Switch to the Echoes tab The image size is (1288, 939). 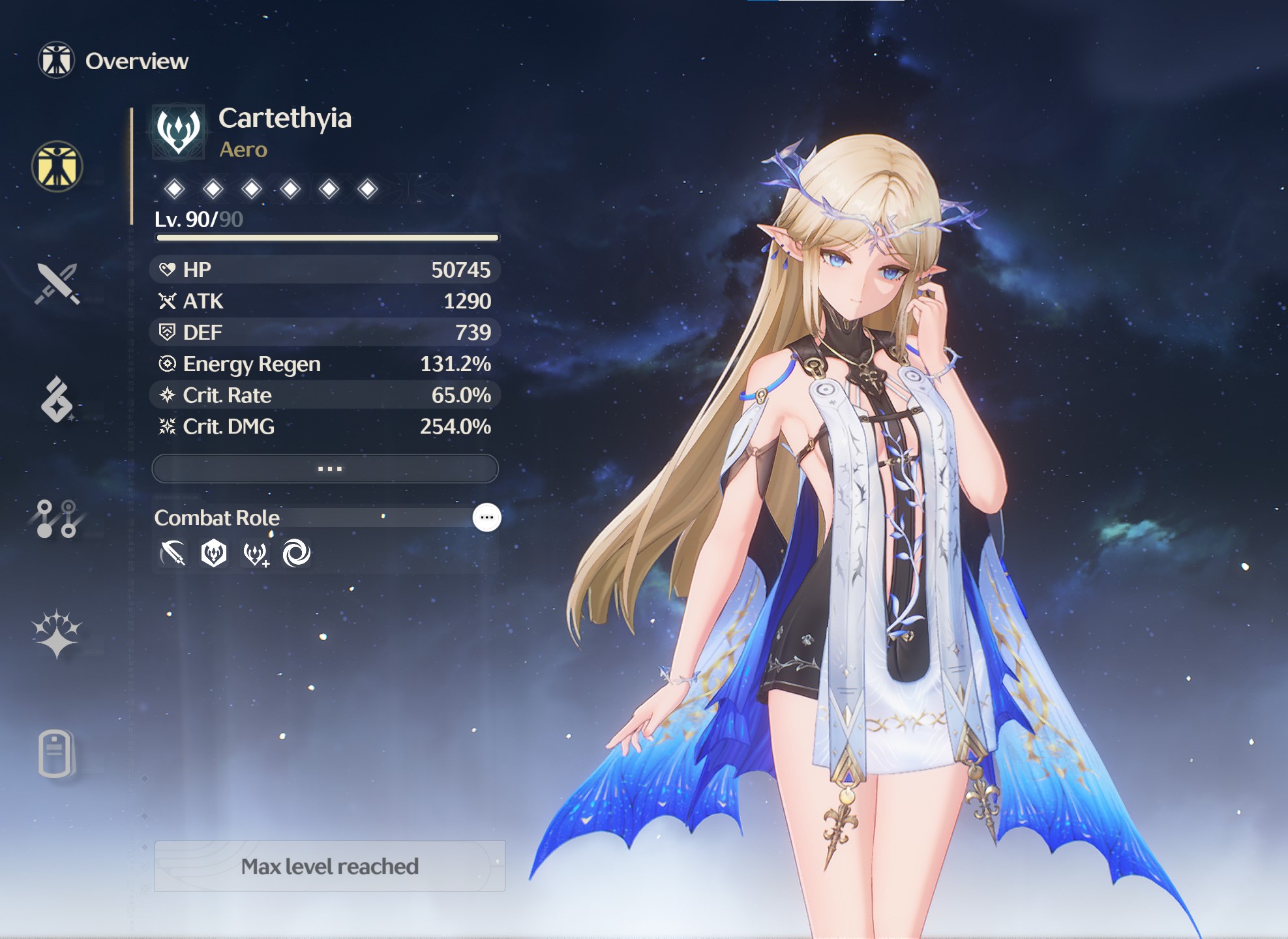pyautogui.click(x=57, y=400)
